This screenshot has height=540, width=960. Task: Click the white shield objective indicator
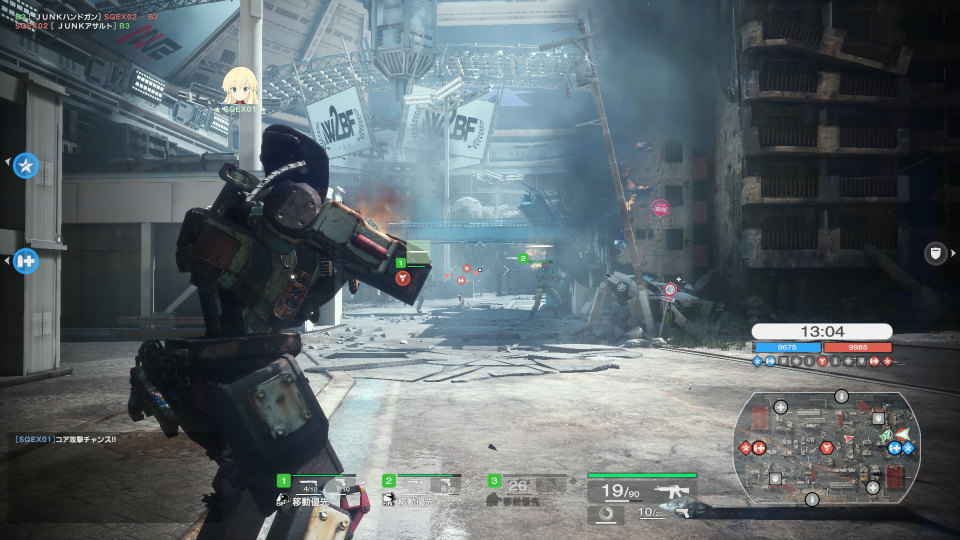point(935,253)
